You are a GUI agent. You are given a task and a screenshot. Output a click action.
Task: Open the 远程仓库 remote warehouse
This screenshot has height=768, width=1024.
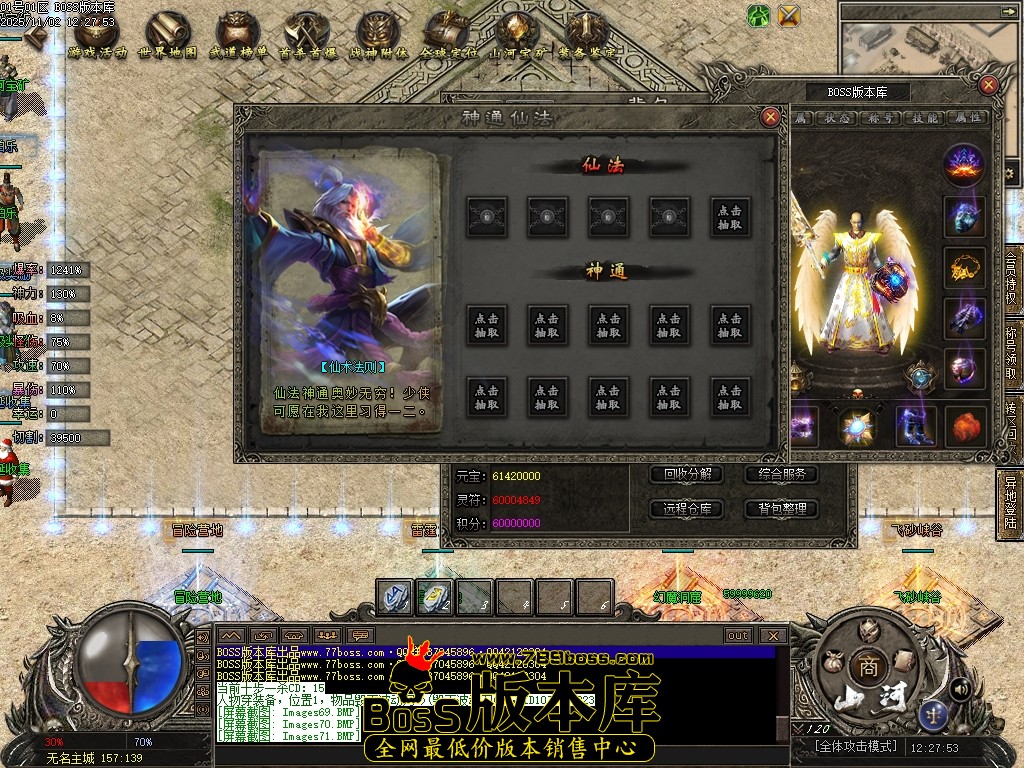687,509
